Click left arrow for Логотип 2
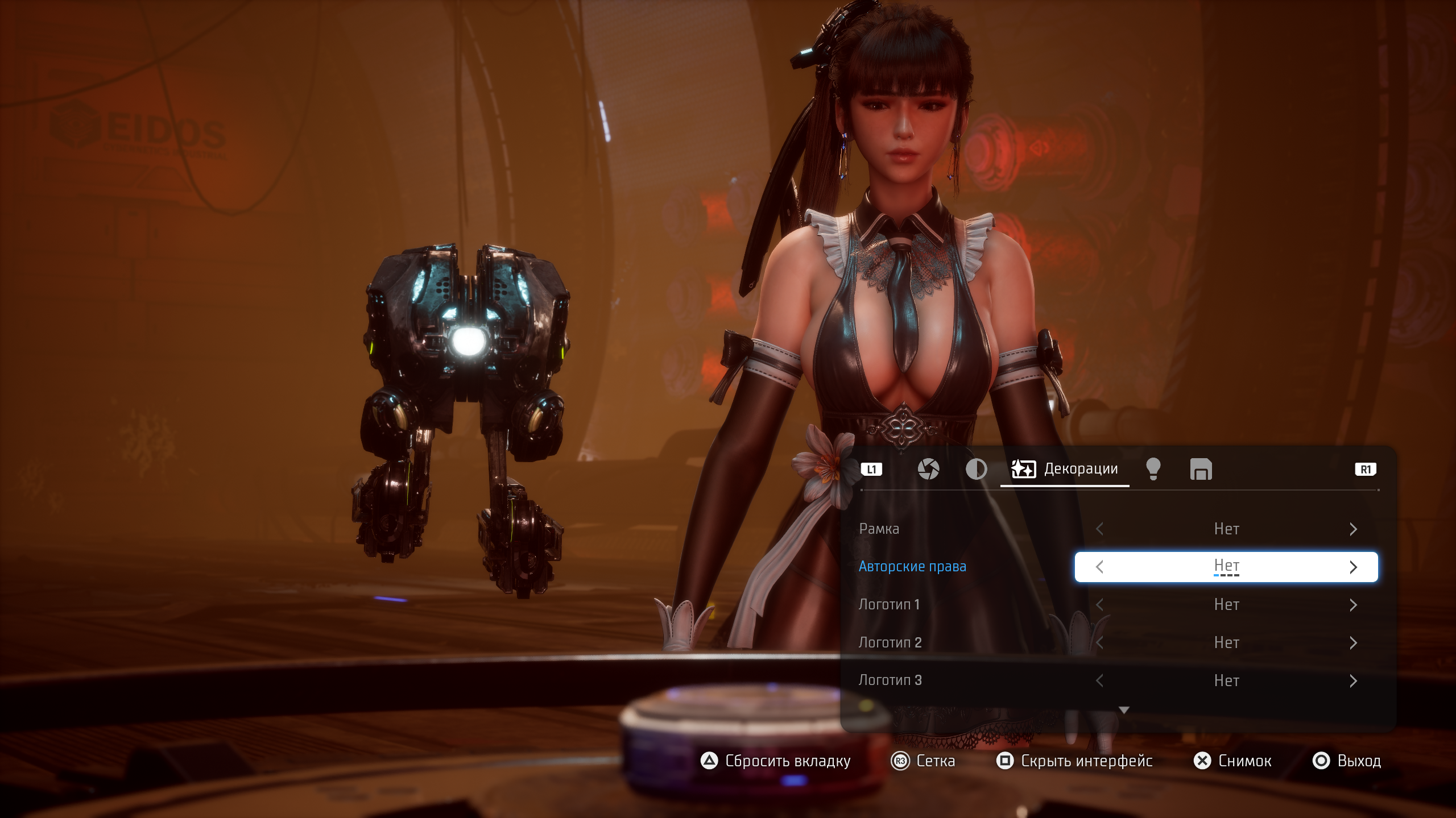1456x818 pixels. coord(1099,643)
